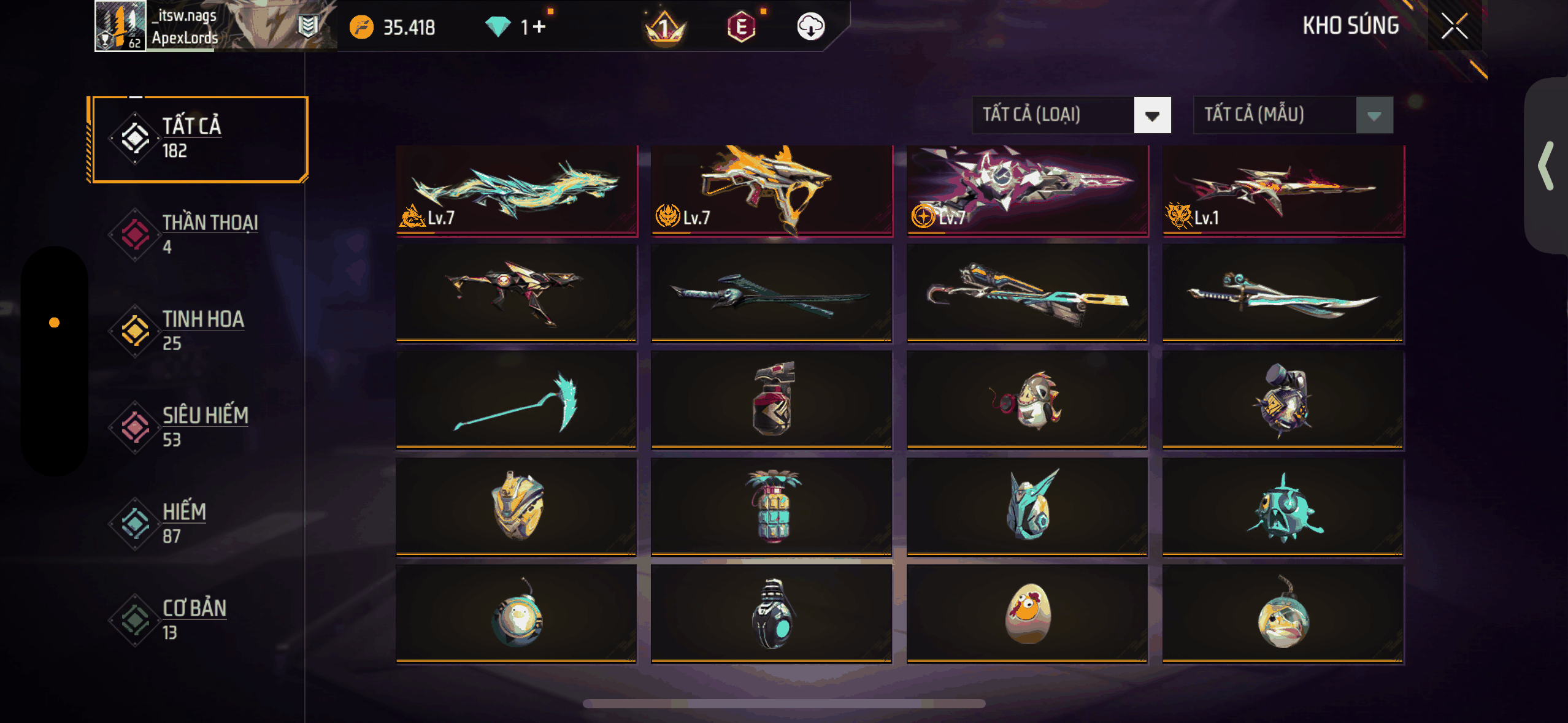
Task: Show the Tinh Hoa weapon skins
Action: (198, 331)
